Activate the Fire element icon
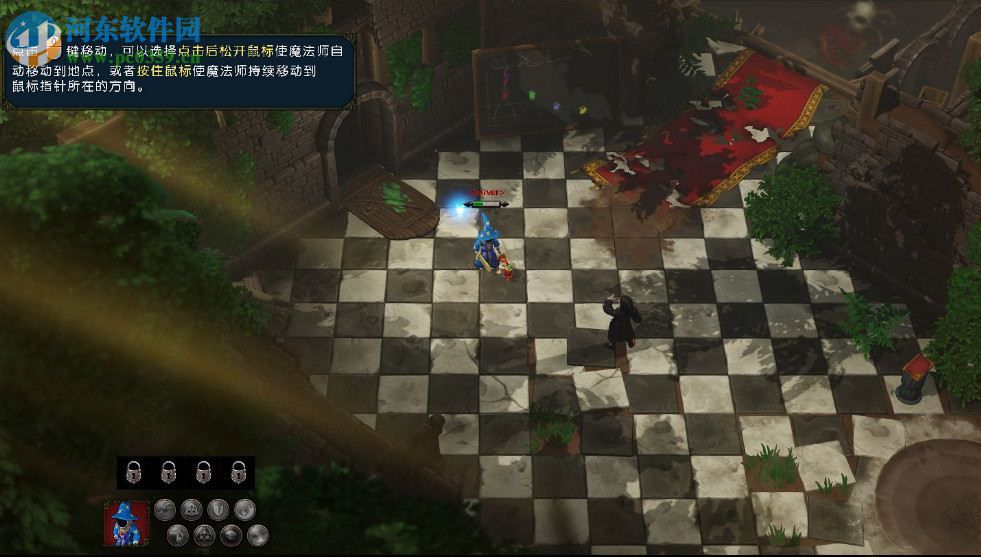 [258, 535]
